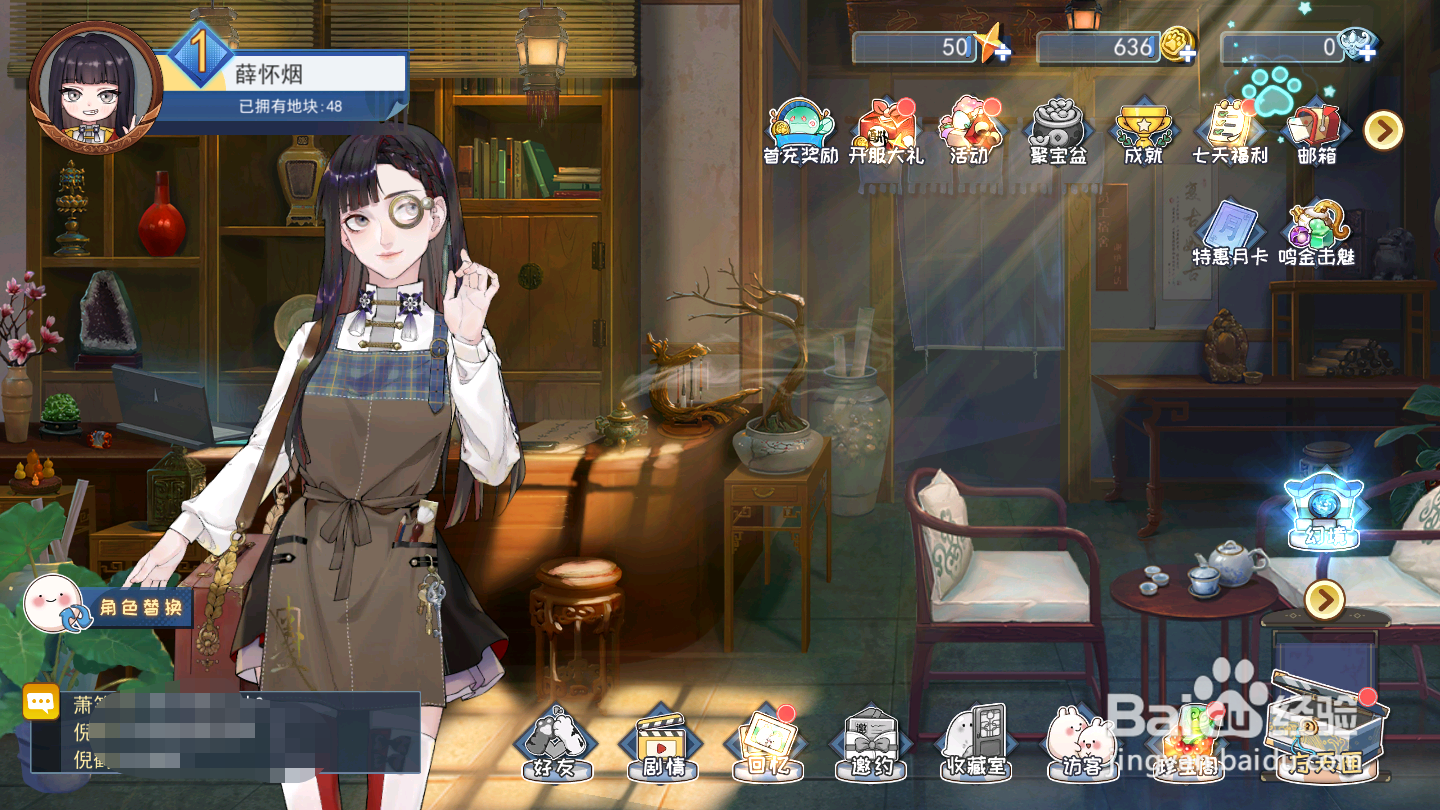The image size is (1440, 810).
Task: Open the 开服大礼 launch gift
Action: point(886,131)
